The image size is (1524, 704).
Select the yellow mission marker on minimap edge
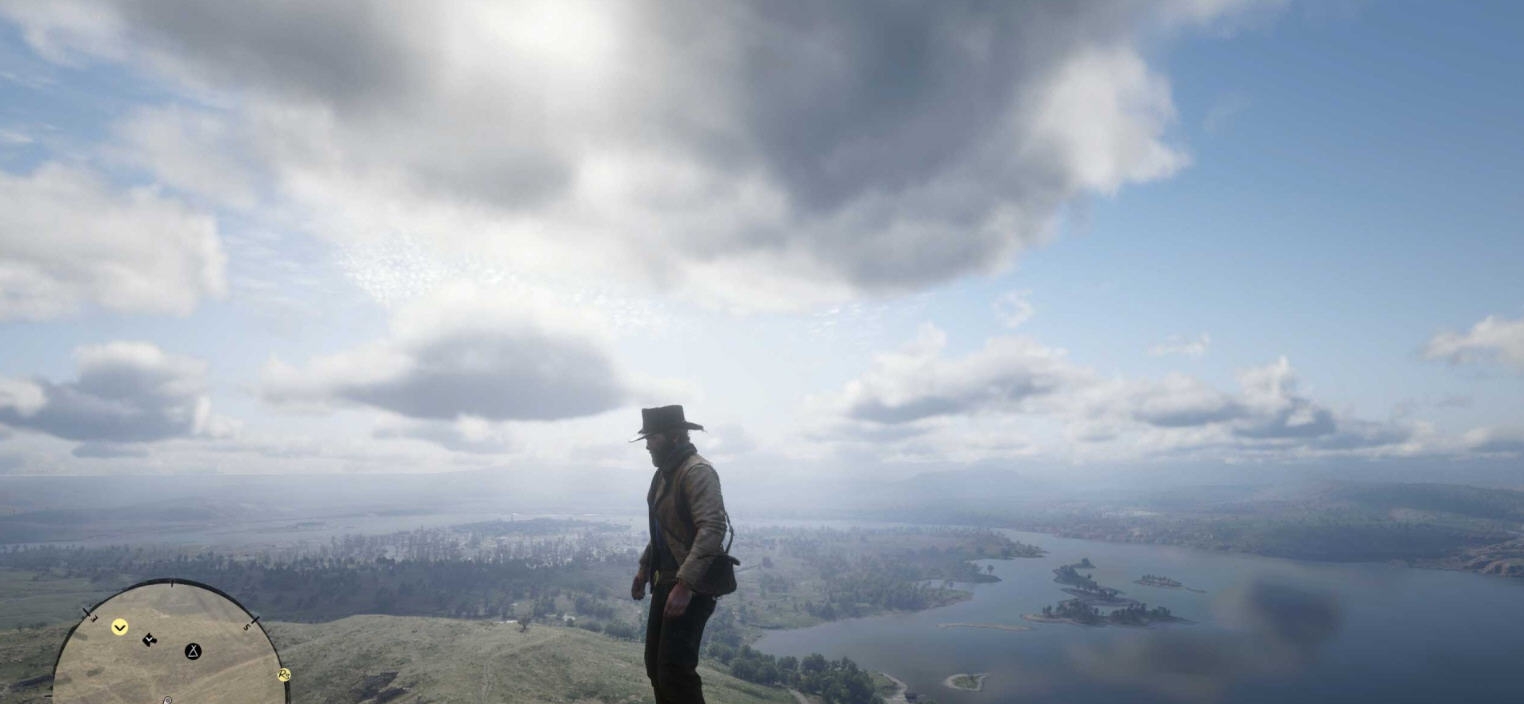284,675
